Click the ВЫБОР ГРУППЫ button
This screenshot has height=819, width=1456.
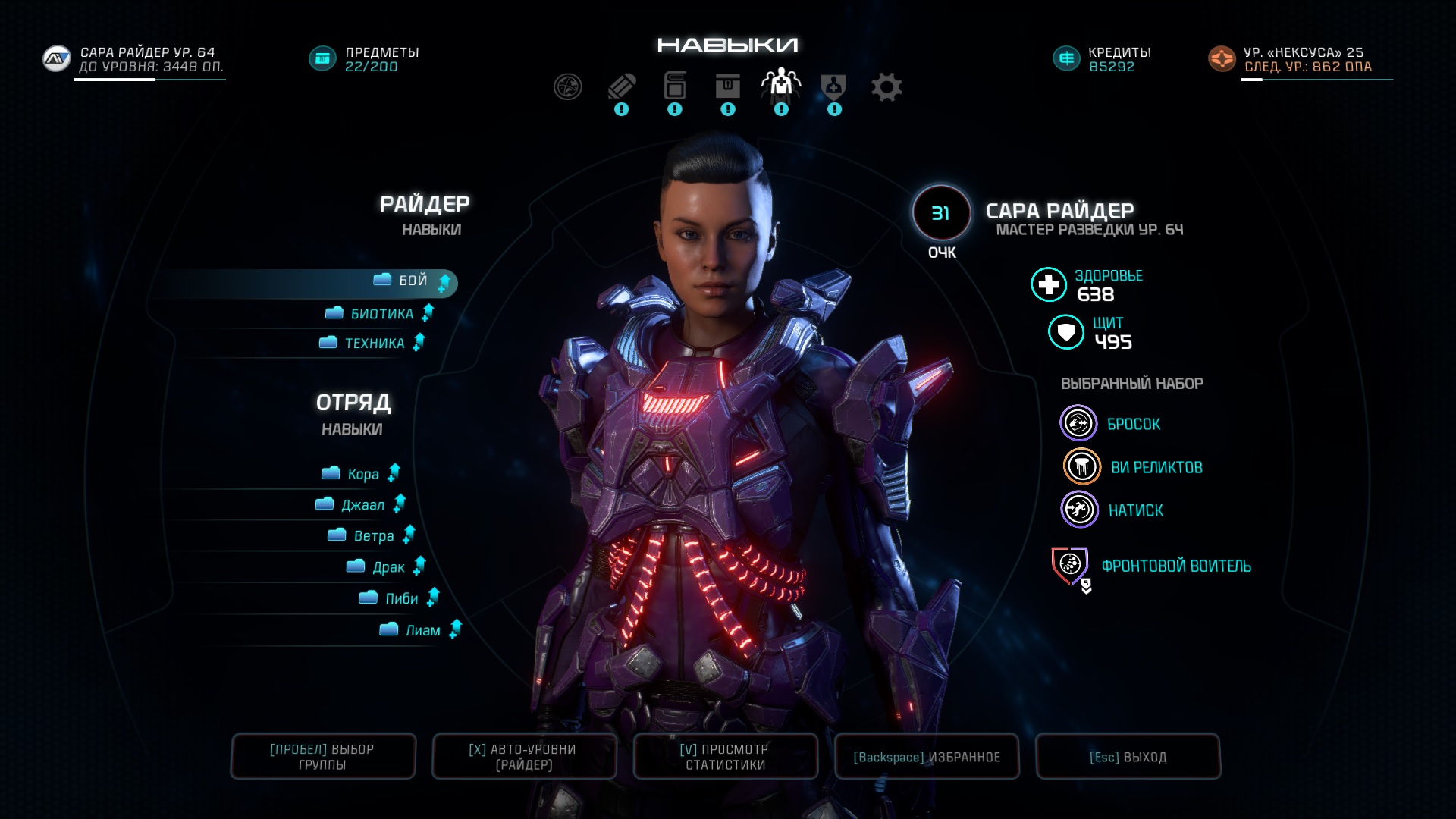tap(323, 757)
